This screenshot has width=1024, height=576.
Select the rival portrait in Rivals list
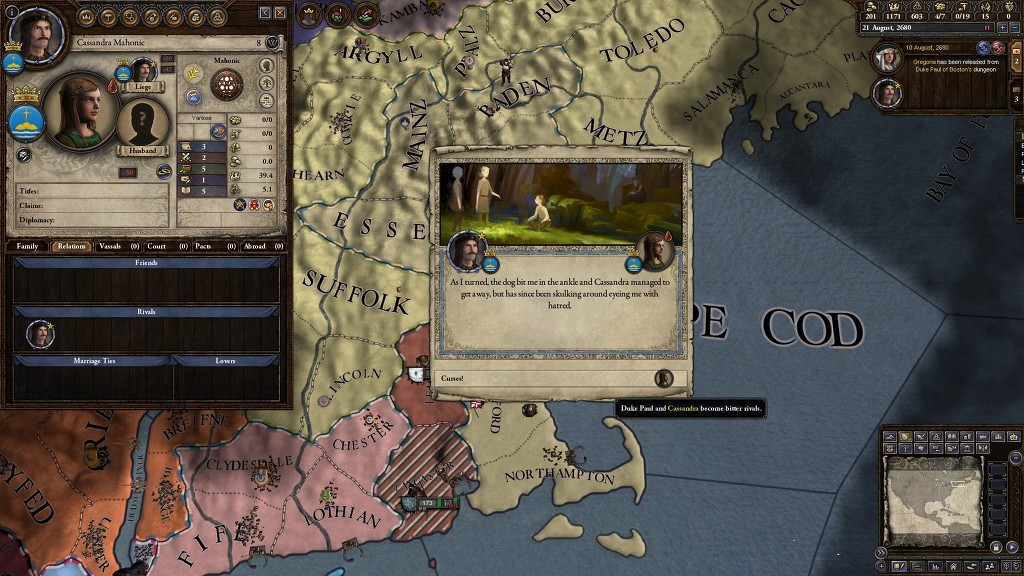[40, 334]
